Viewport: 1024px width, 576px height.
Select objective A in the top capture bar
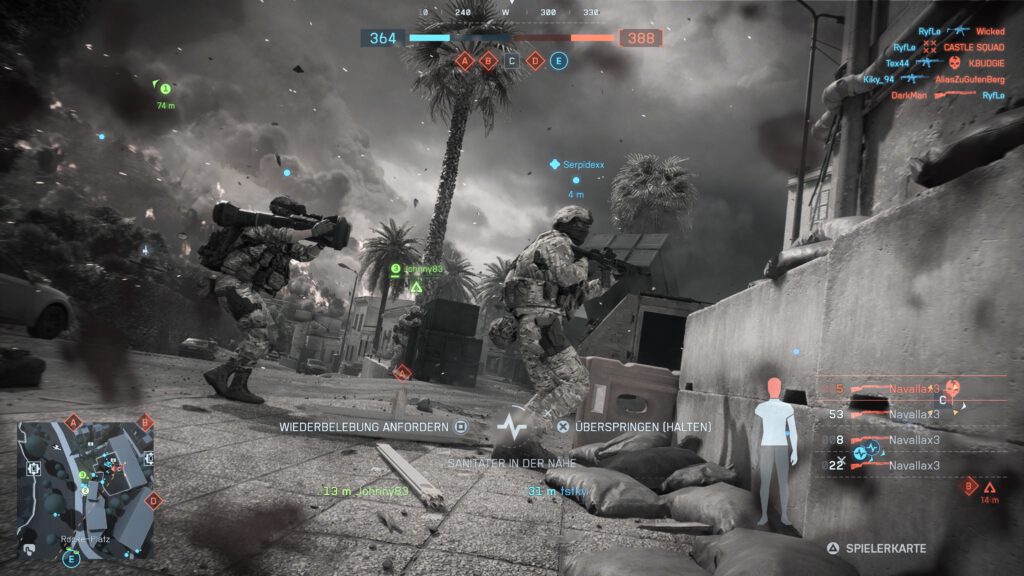(x=464, y=61)
